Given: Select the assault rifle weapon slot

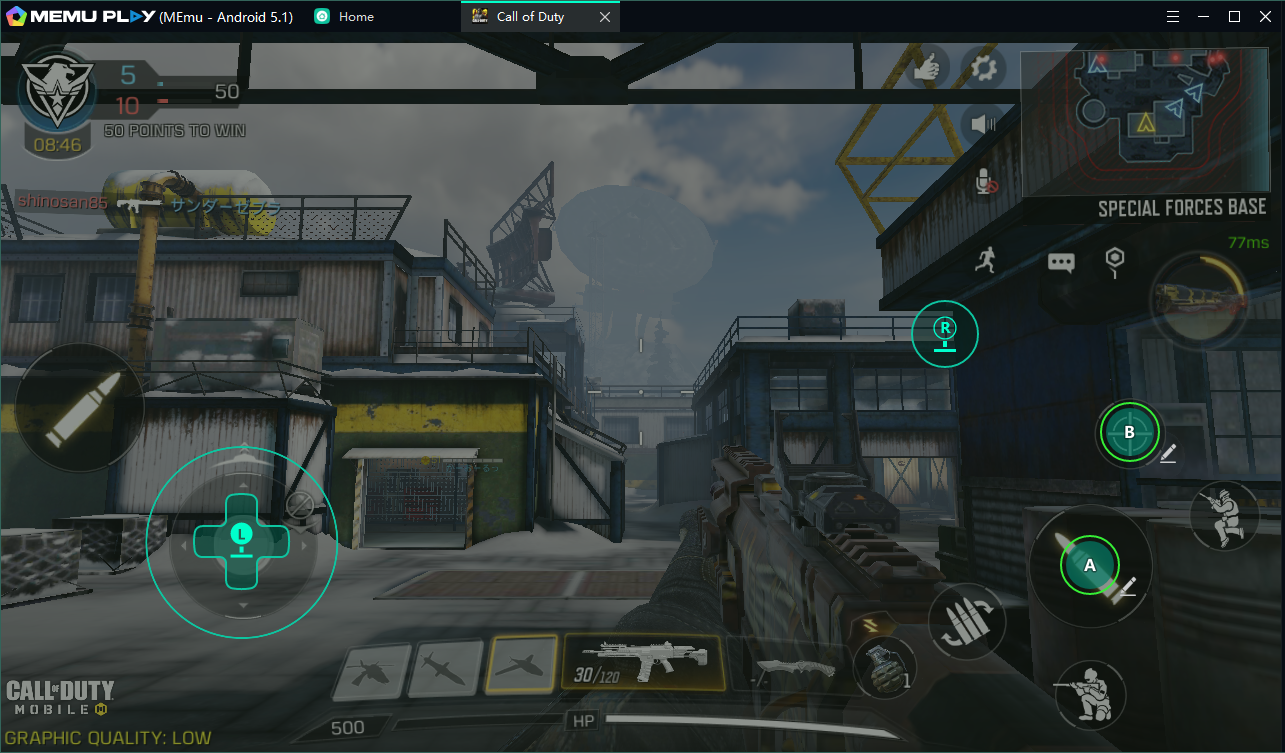Looking at the screenshot, I should click(643, 662).
